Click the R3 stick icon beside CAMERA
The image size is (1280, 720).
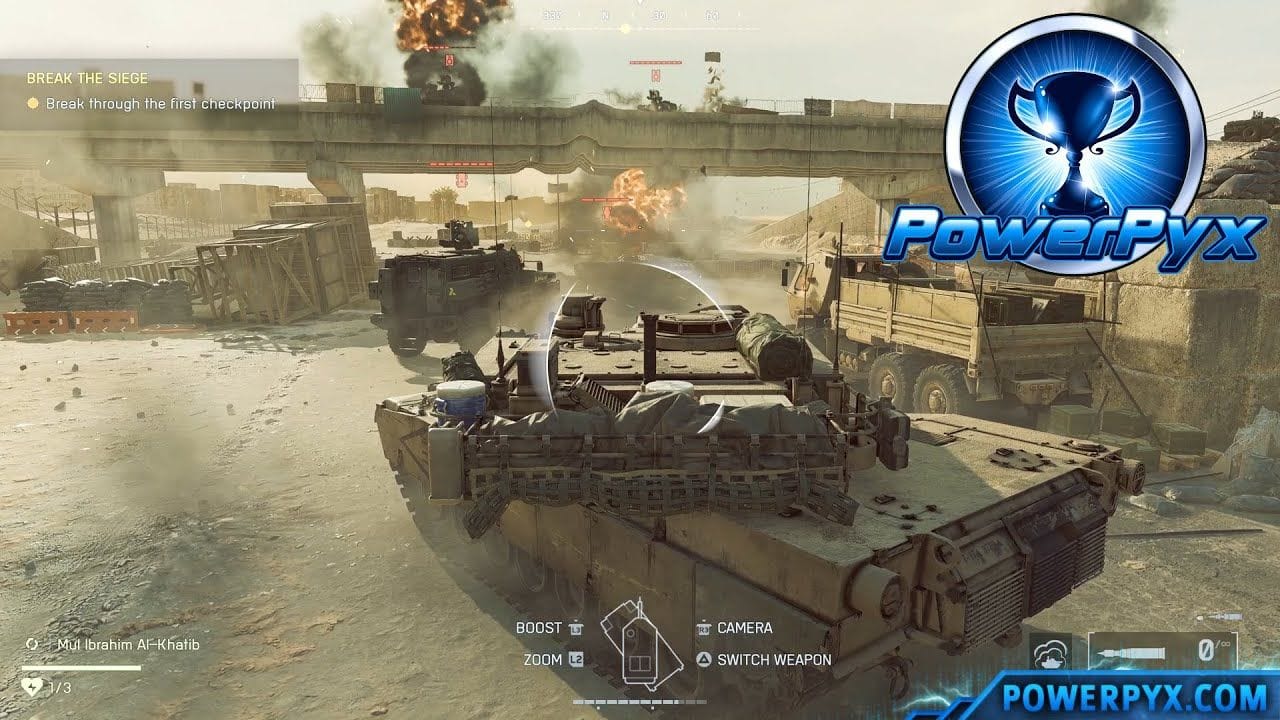(x=704, y=630)
